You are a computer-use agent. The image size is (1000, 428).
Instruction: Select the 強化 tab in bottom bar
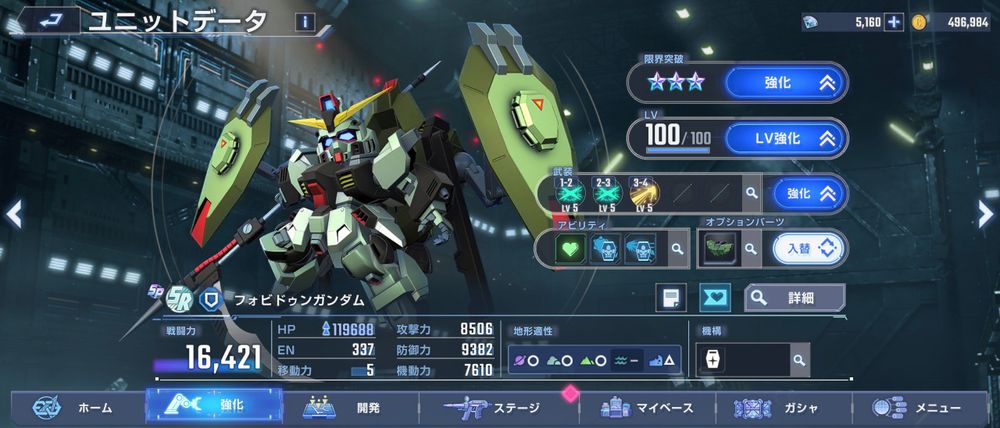click(x=211, y=406)
